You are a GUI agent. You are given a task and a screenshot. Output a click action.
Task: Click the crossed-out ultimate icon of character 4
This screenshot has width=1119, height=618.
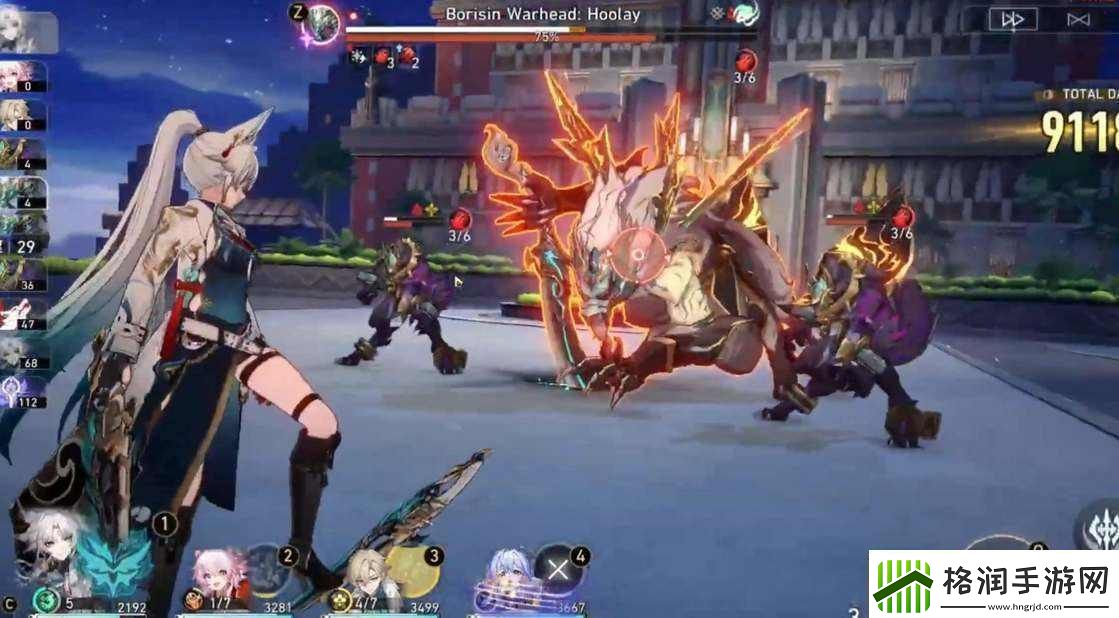pyautogui.click(x=558, y=568)
